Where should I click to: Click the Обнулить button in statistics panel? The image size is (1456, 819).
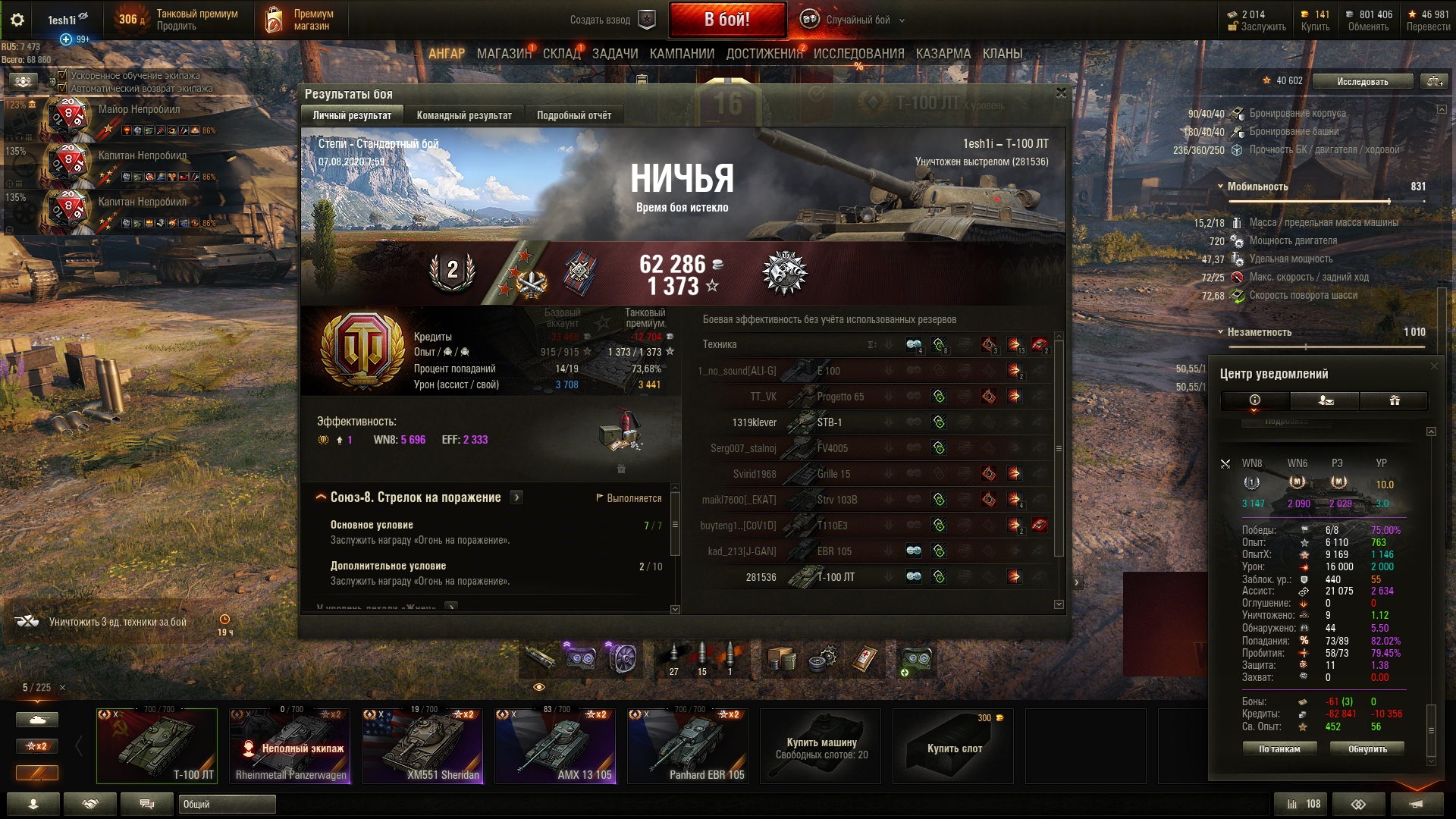[x=1367, y=748]
